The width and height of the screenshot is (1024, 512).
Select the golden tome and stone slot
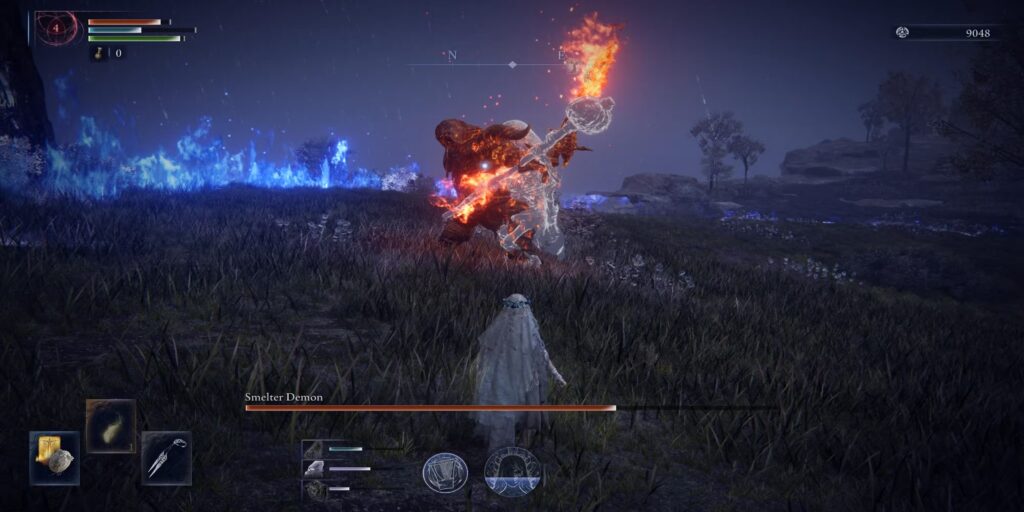coord(54,458)
